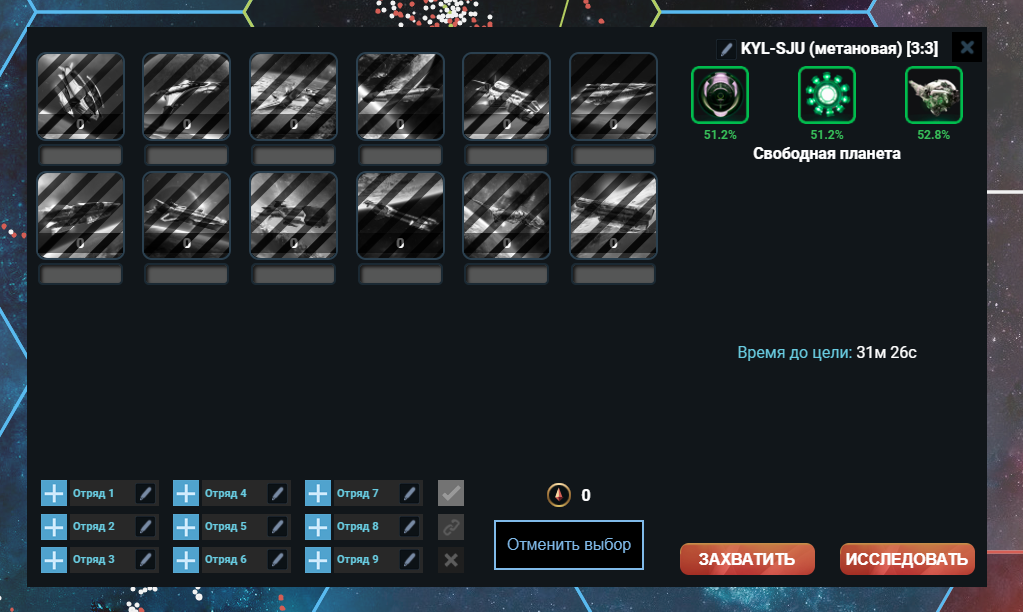Add ships to Отряд 2

point(54,526)
